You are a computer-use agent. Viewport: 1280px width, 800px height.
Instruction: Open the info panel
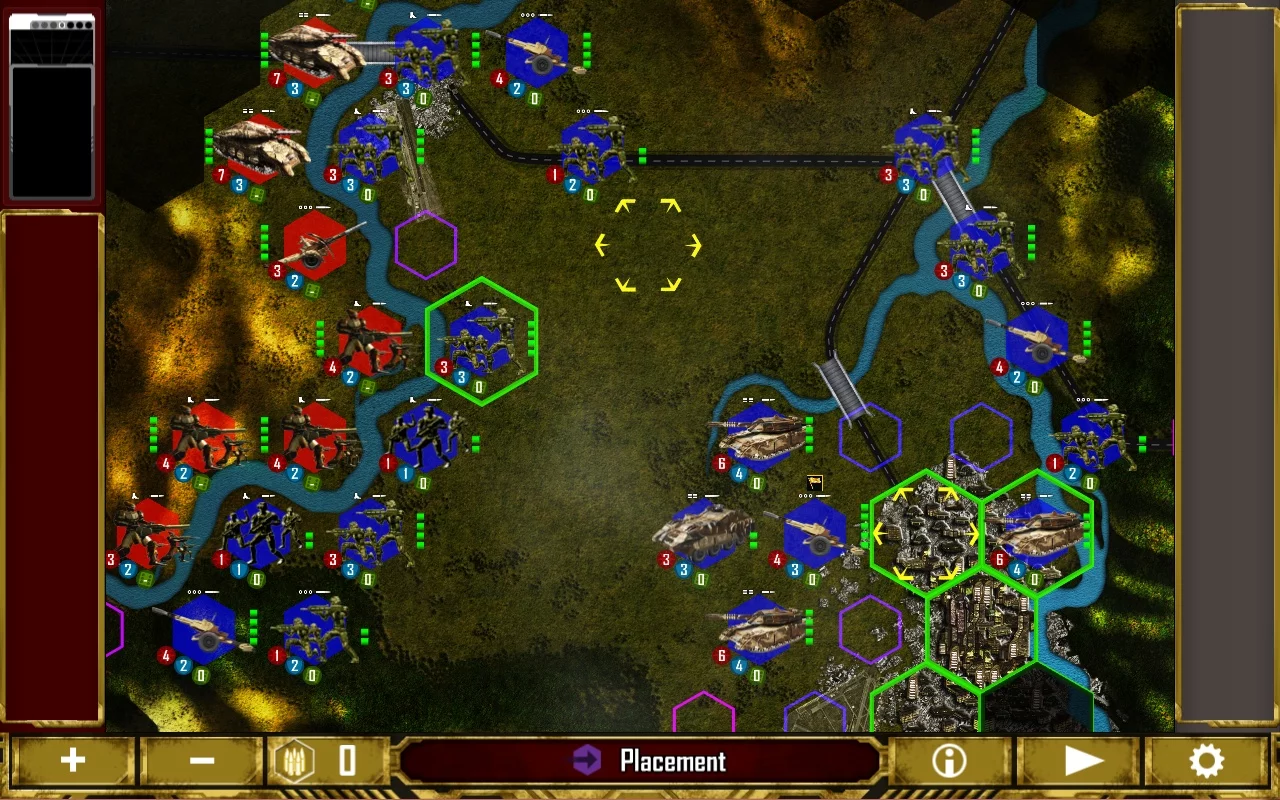[x=949, y=762]
